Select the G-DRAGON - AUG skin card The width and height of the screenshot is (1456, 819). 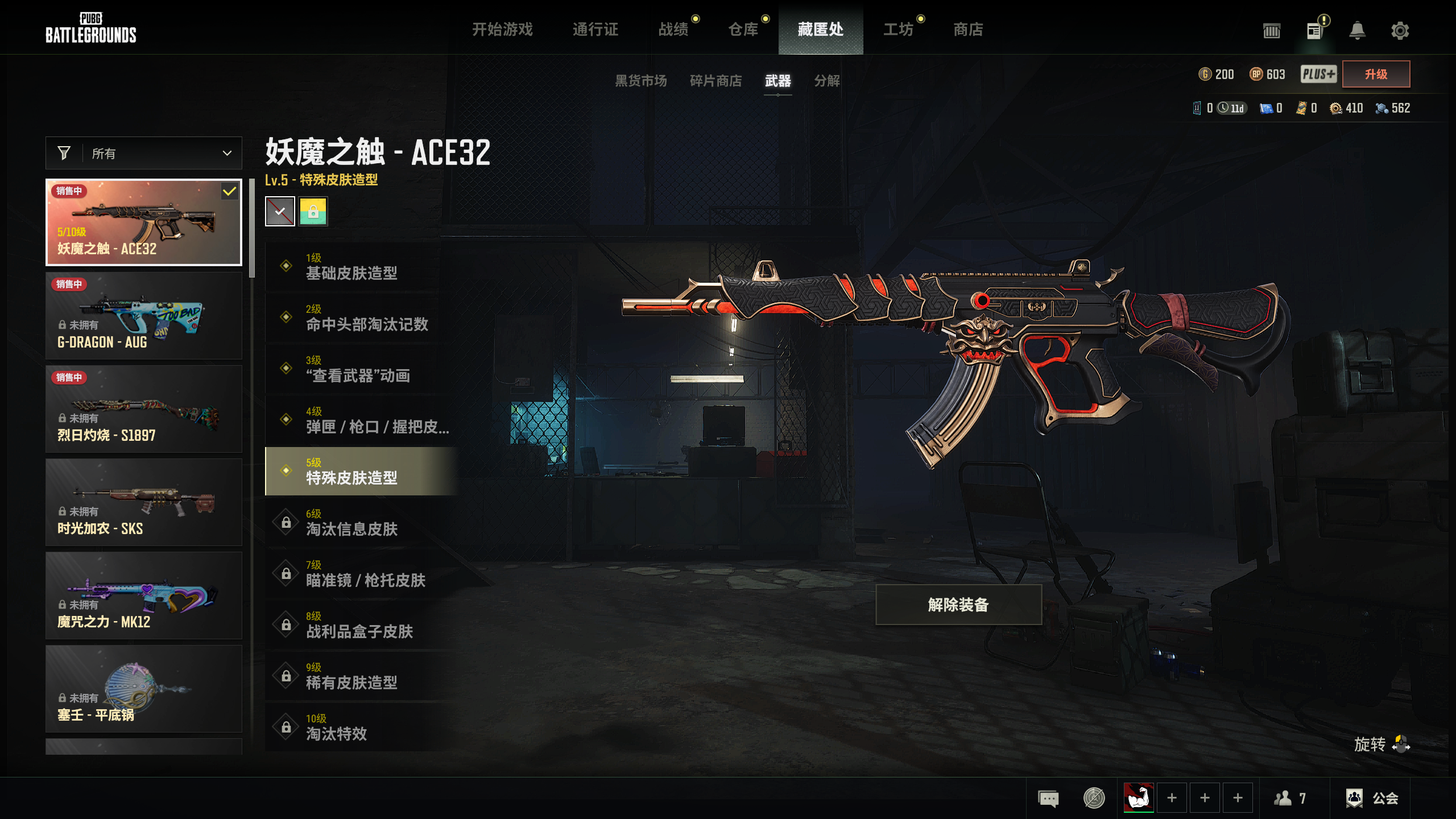tap(144, 316)
